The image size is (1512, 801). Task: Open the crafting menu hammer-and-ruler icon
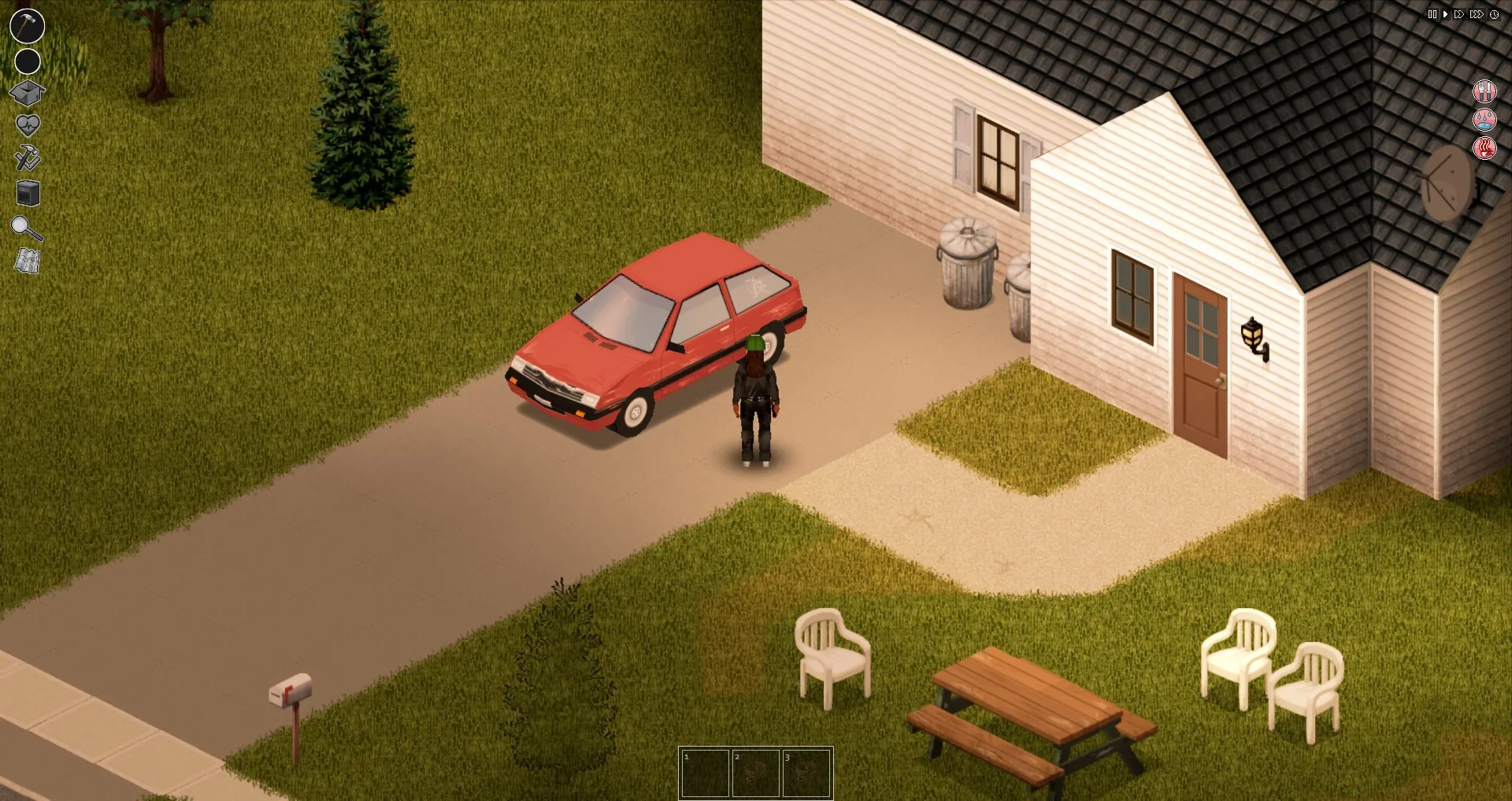pyautogui.click(x=27, y=158)
